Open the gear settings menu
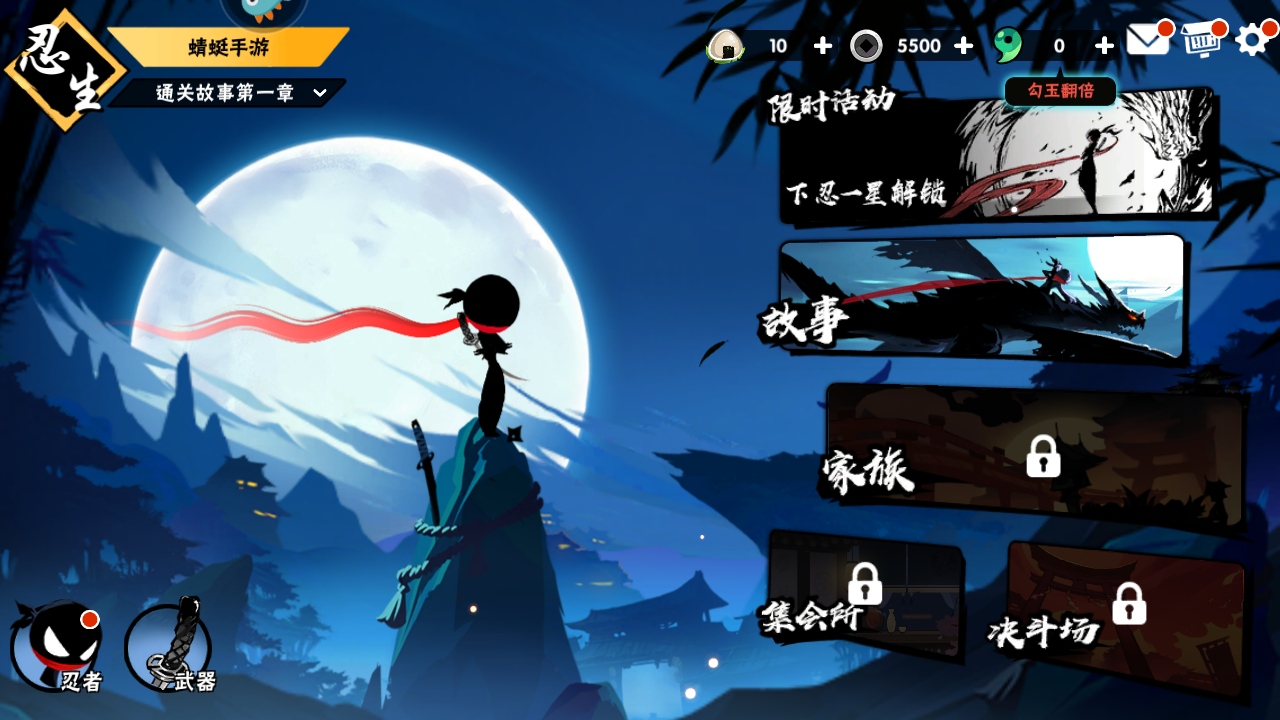Image resolution: width=1280 pixels, height=720 pixels. pyautogui.click(x=1253, y=40)
